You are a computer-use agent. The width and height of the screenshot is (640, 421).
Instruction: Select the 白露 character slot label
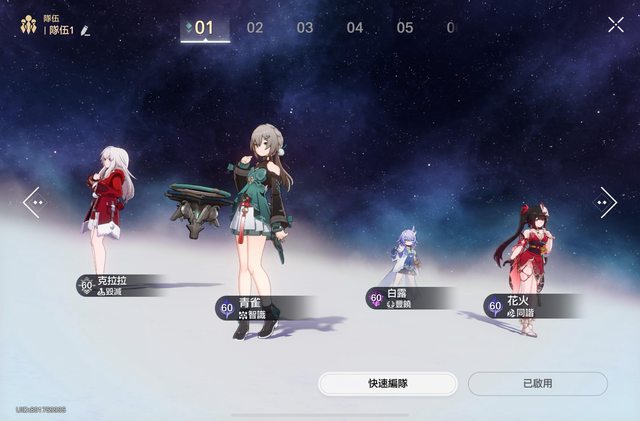404,298
